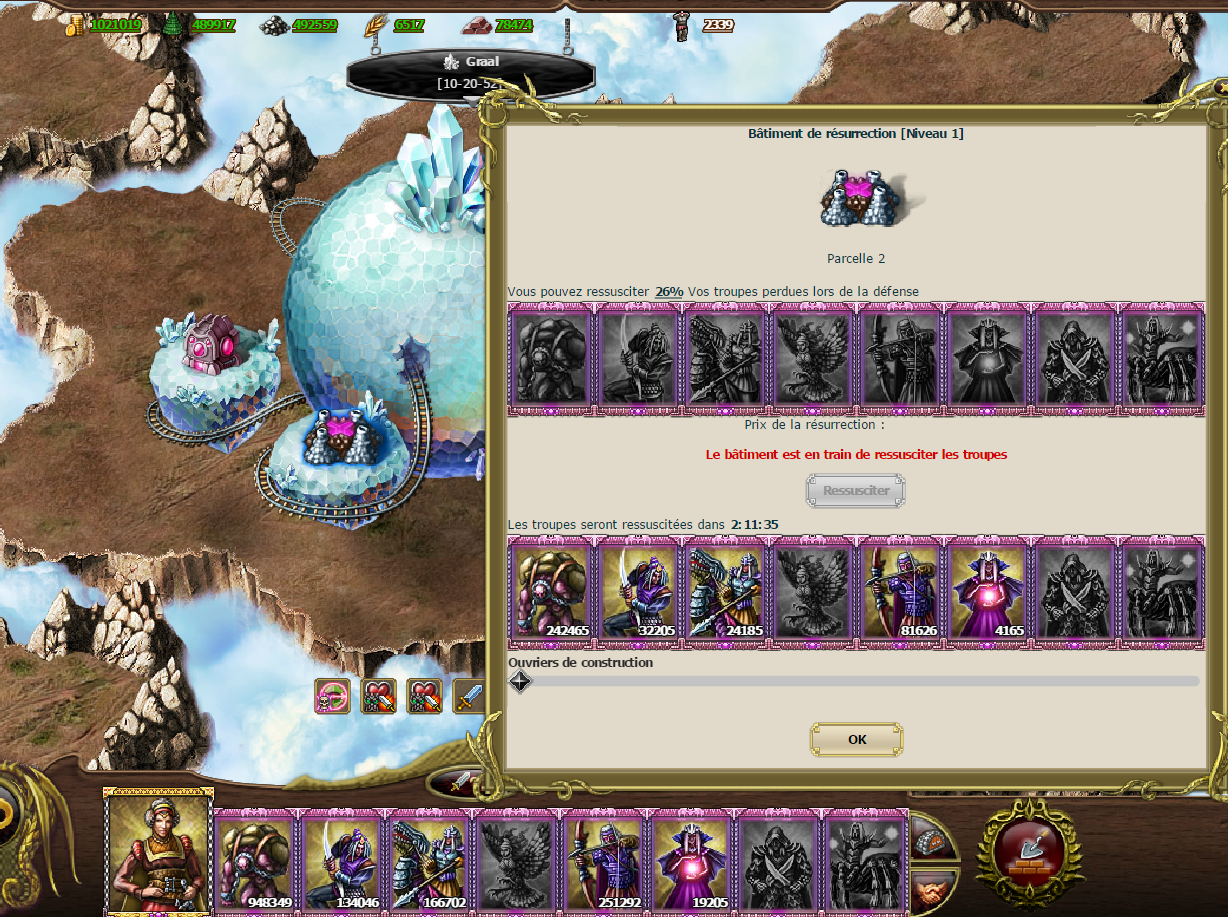Select the ogre unit with 948349 troops
1228x917 pixels.
coord(256,856)
